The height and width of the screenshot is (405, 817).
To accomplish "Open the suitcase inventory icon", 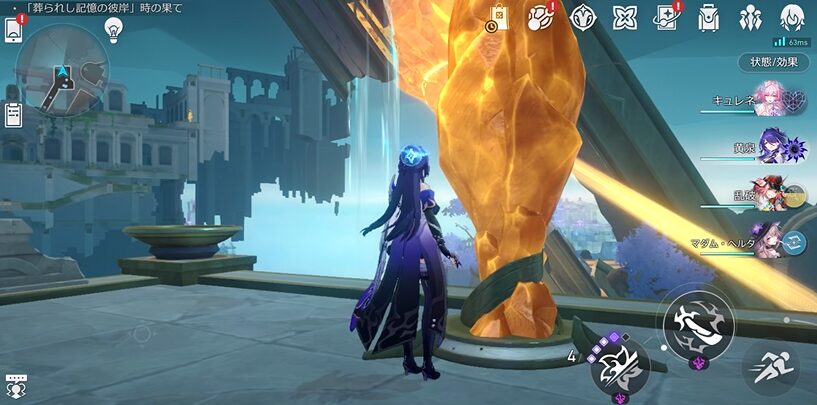I will click(x=709, y=17).
